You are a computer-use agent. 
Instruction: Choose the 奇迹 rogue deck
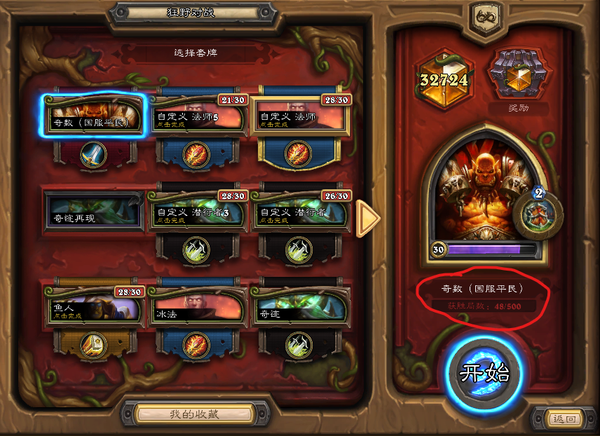coord(301,309)
